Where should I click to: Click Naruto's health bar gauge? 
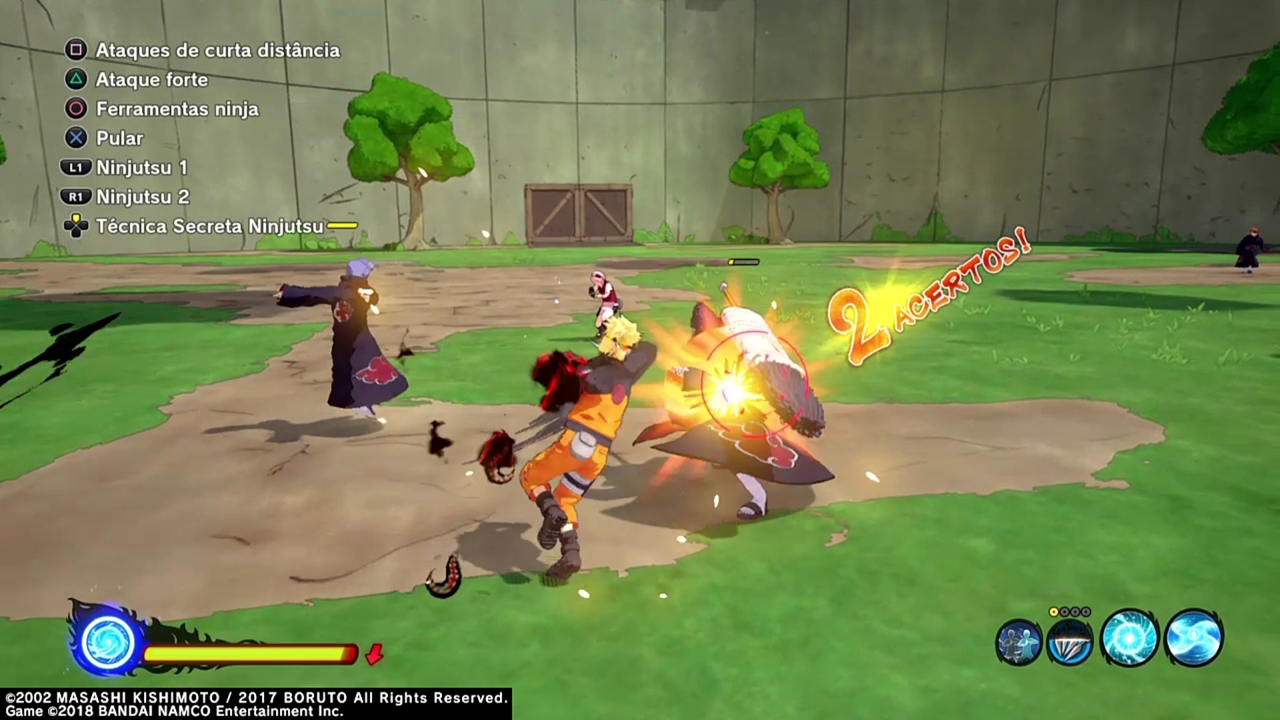[x=250, y=653]
